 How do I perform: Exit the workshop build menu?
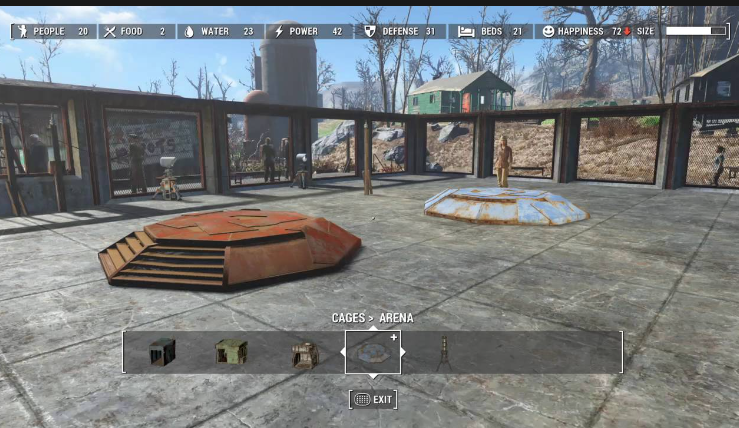(x=373, y=399)
